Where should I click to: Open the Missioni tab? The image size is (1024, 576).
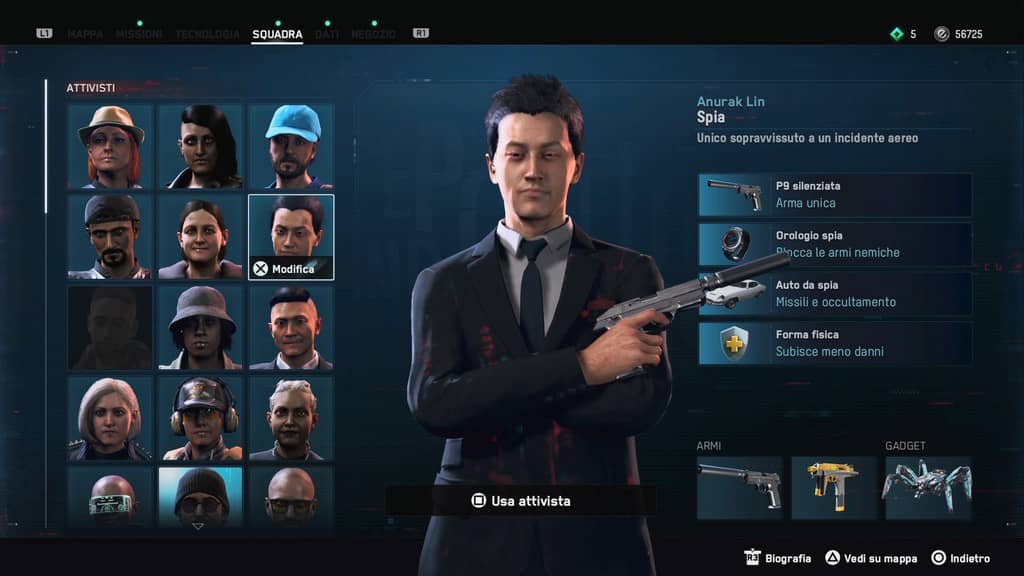(139, 34)
